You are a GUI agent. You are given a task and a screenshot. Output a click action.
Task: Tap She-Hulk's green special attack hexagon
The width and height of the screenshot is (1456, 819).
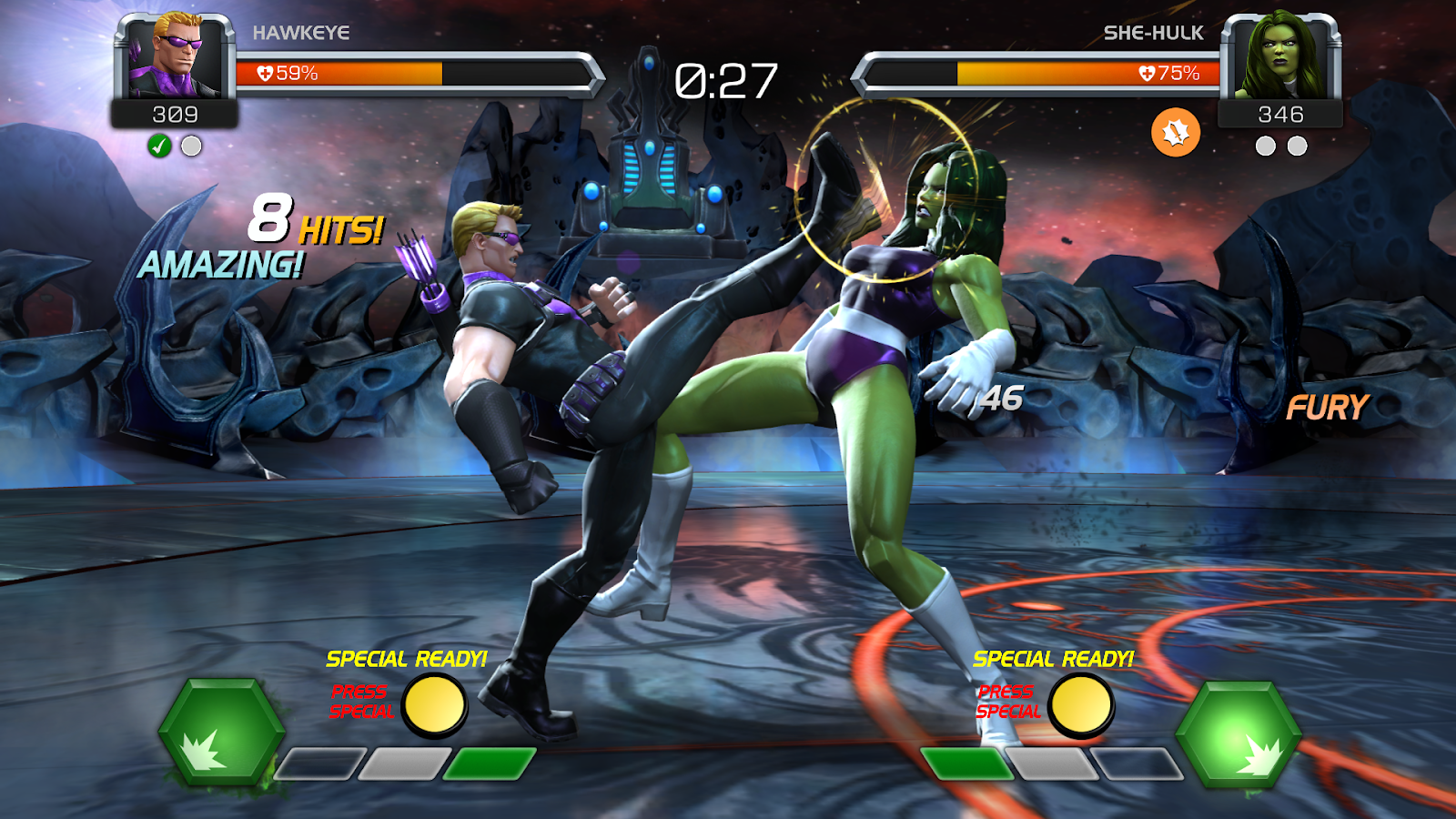coord(1239,733)
